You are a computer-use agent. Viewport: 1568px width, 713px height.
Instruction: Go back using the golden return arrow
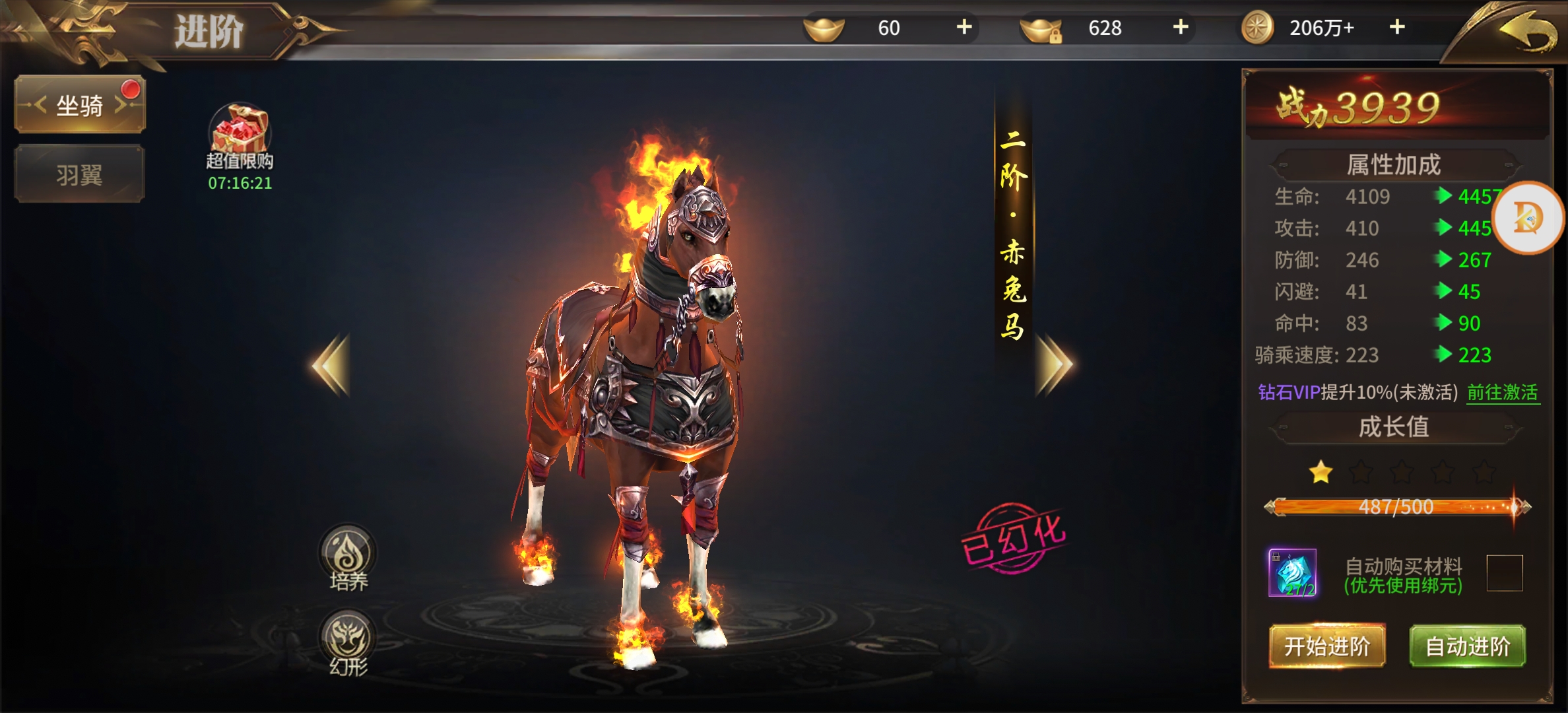(x=1526, y=32)
